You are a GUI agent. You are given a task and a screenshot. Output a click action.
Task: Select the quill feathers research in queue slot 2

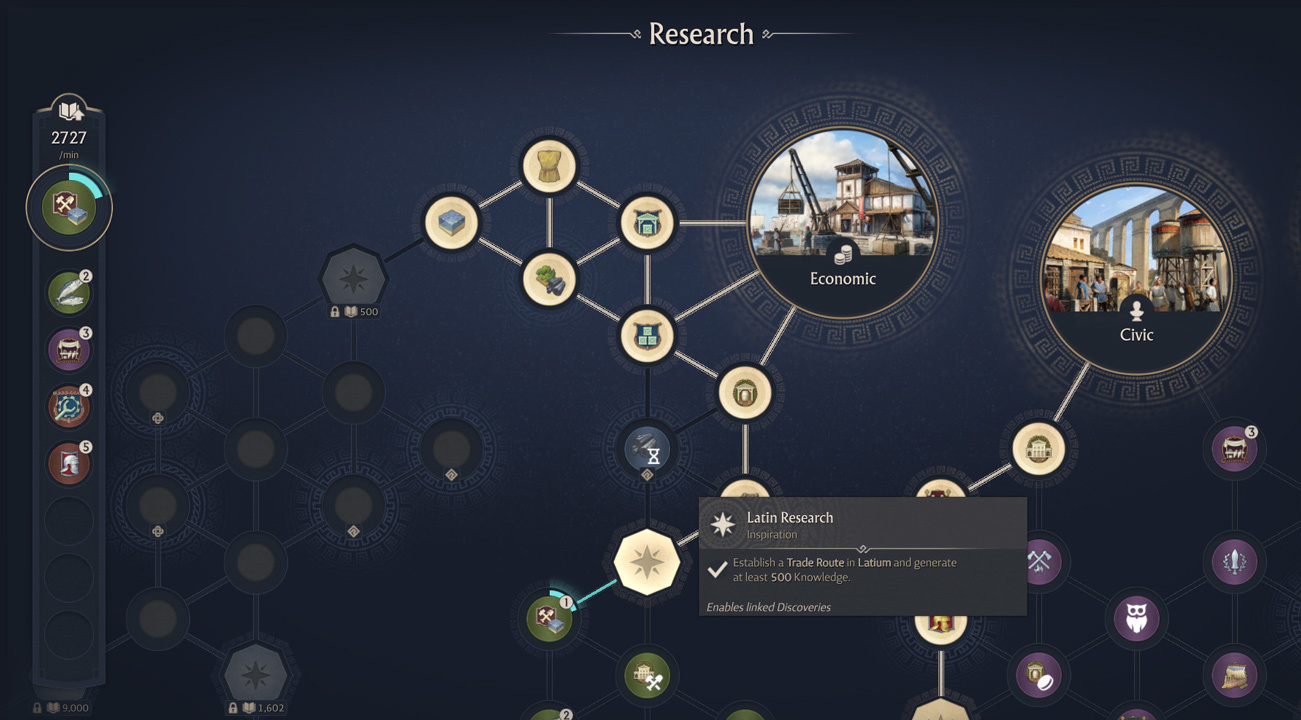(68, 292)
